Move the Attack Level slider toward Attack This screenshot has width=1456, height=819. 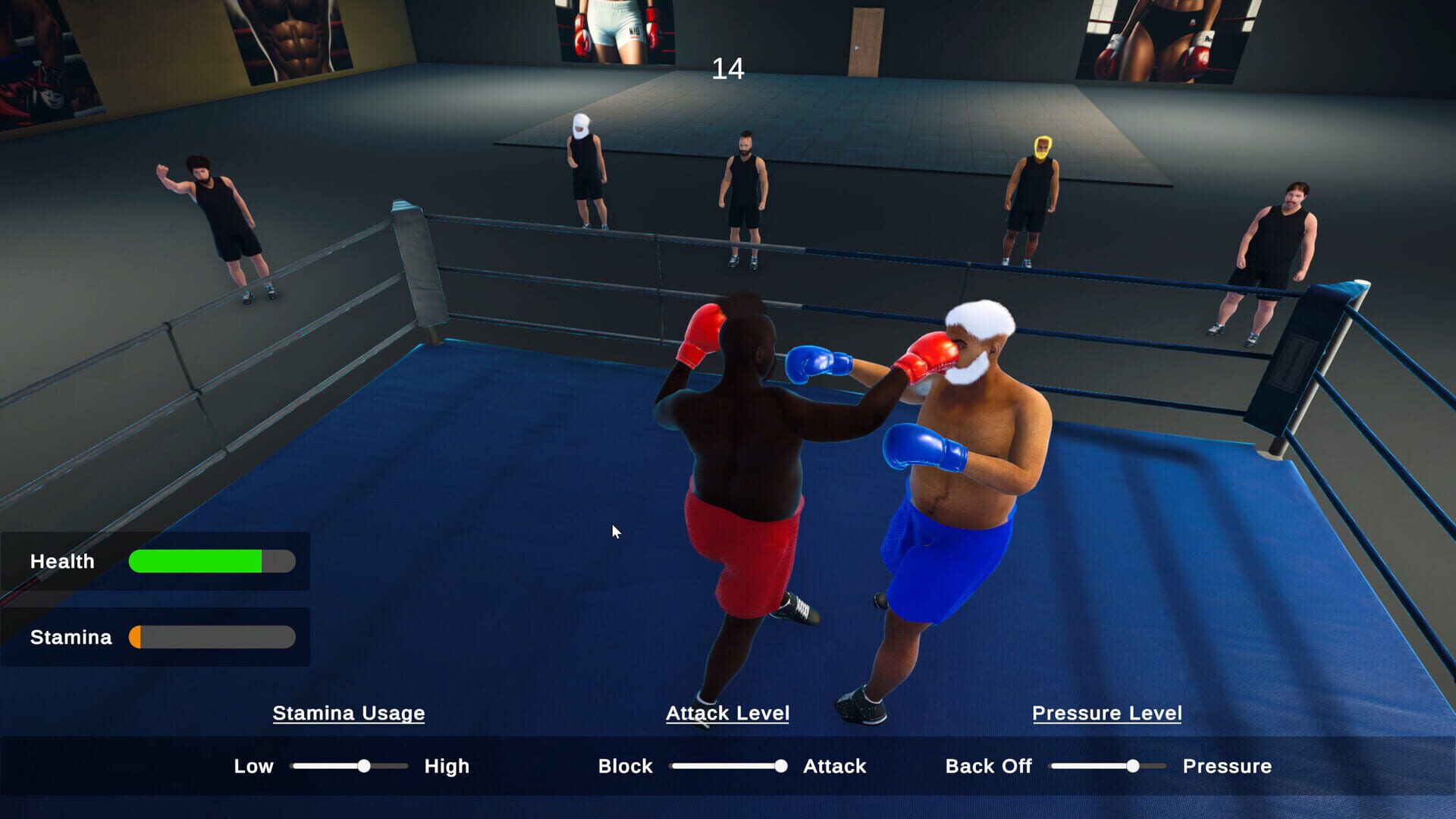(782, 766)
